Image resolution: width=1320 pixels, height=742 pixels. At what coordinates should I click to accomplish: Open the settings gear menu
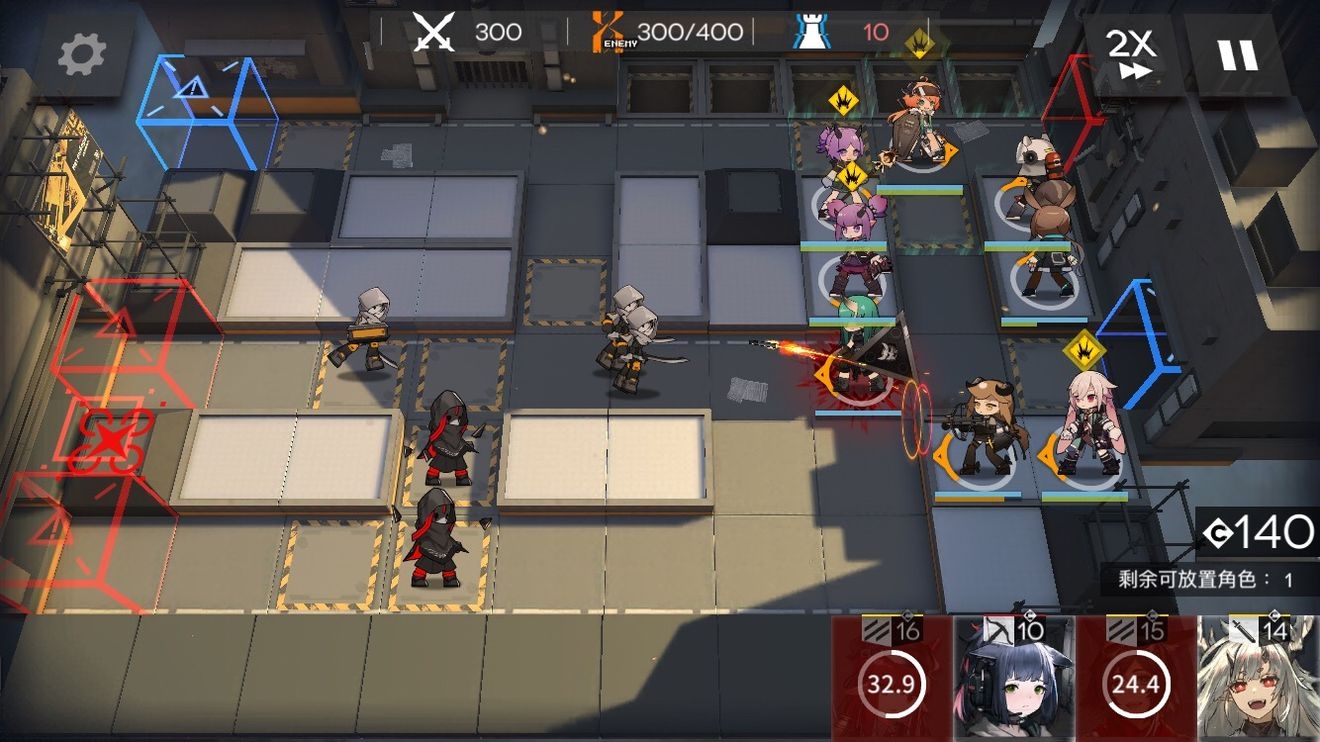82,56
